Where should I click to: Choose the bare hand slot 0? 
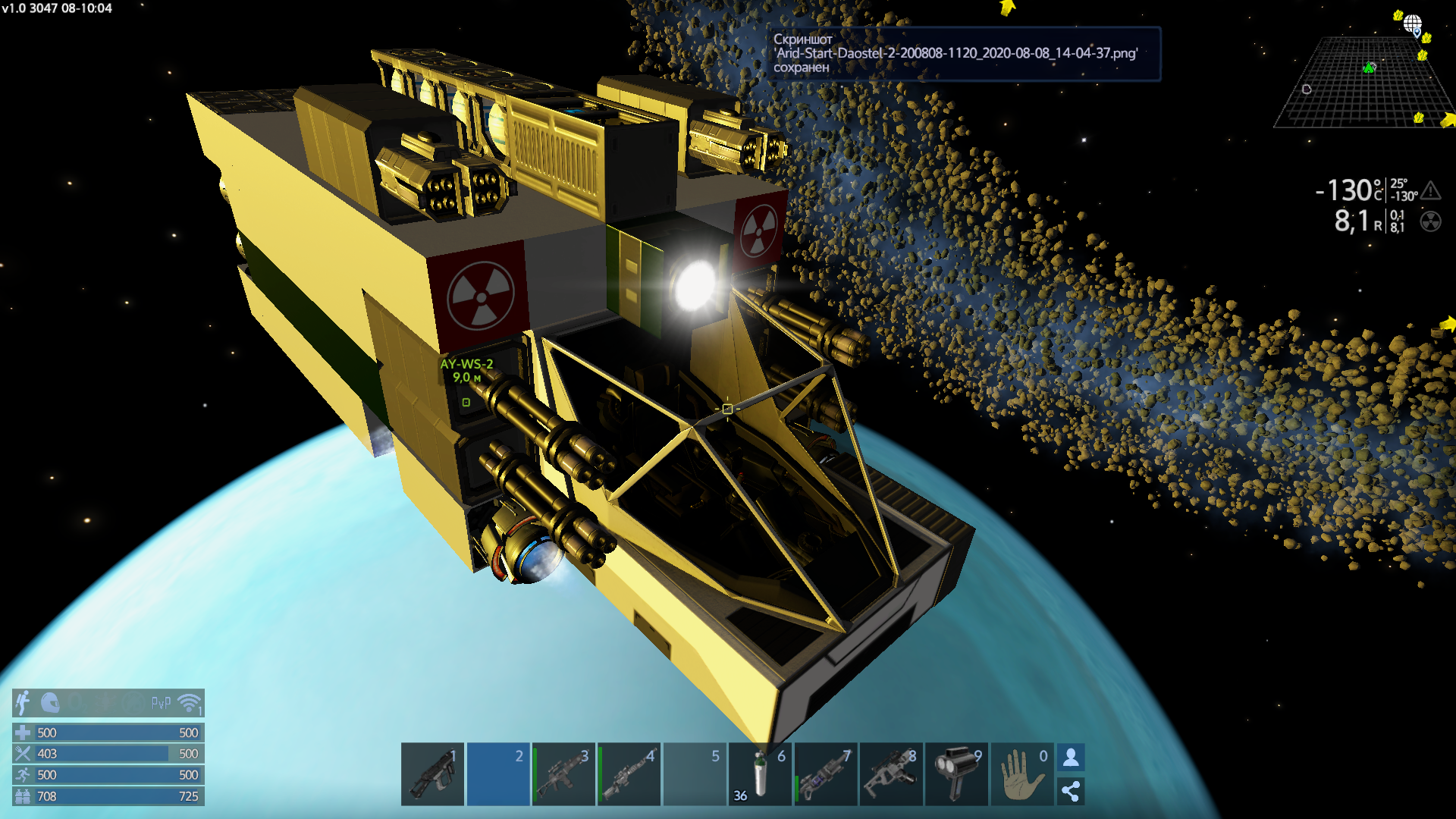1021,774
